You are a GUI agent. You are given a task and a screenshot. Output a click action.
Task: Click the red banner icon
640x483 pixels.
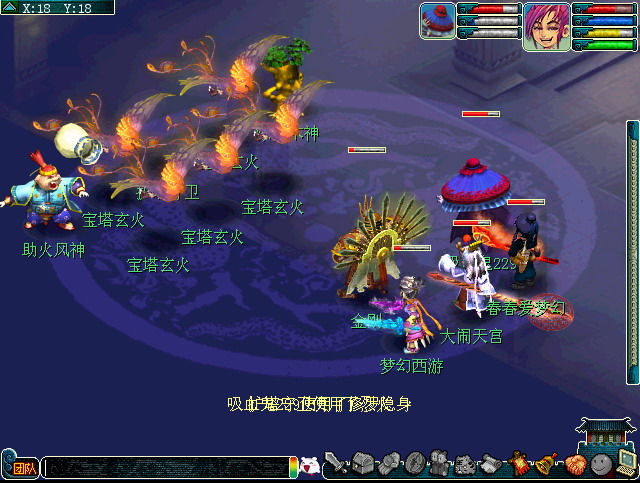point(520,463)
